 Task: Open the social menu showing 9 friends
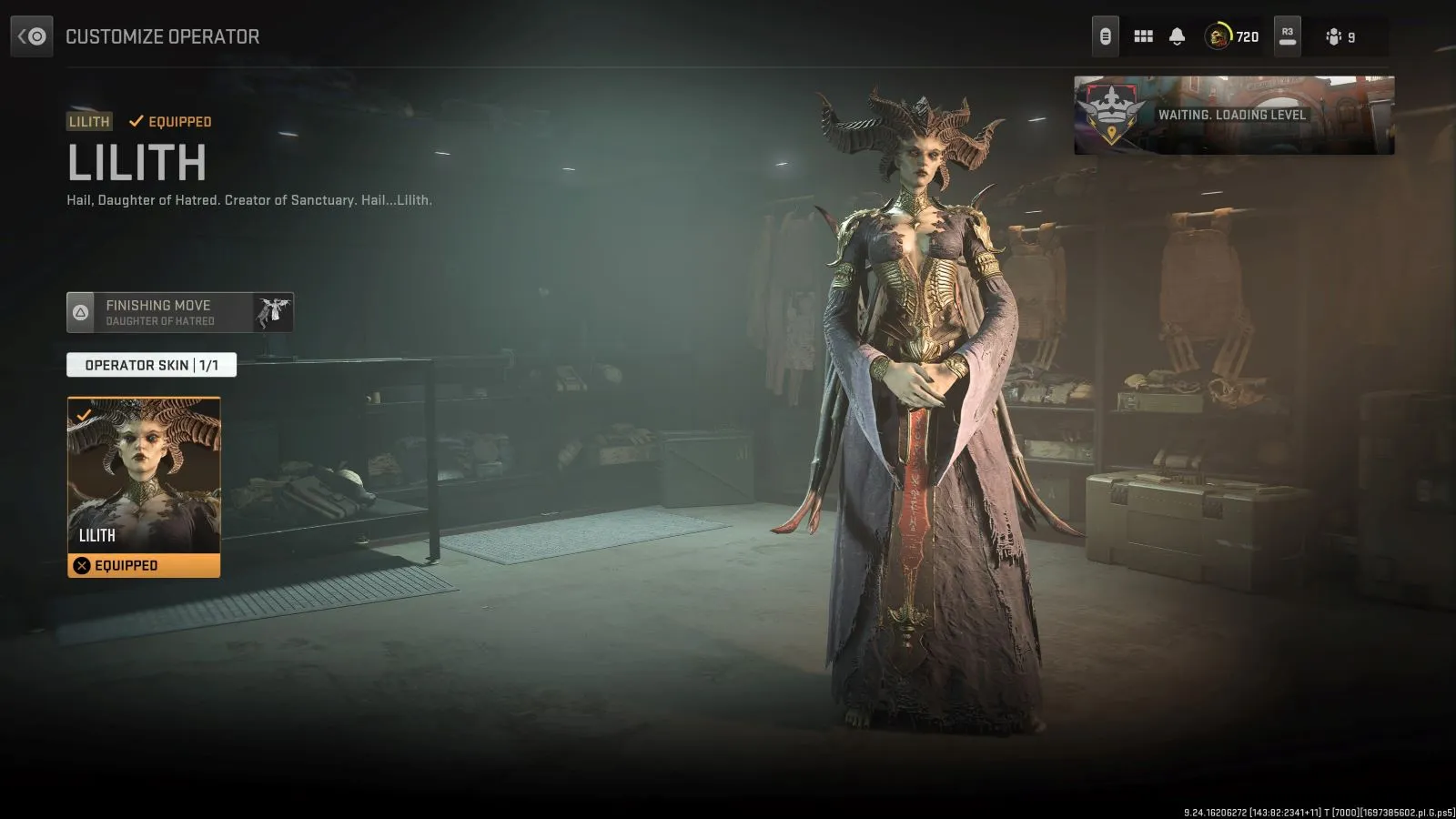click(x=1336, y=36)
